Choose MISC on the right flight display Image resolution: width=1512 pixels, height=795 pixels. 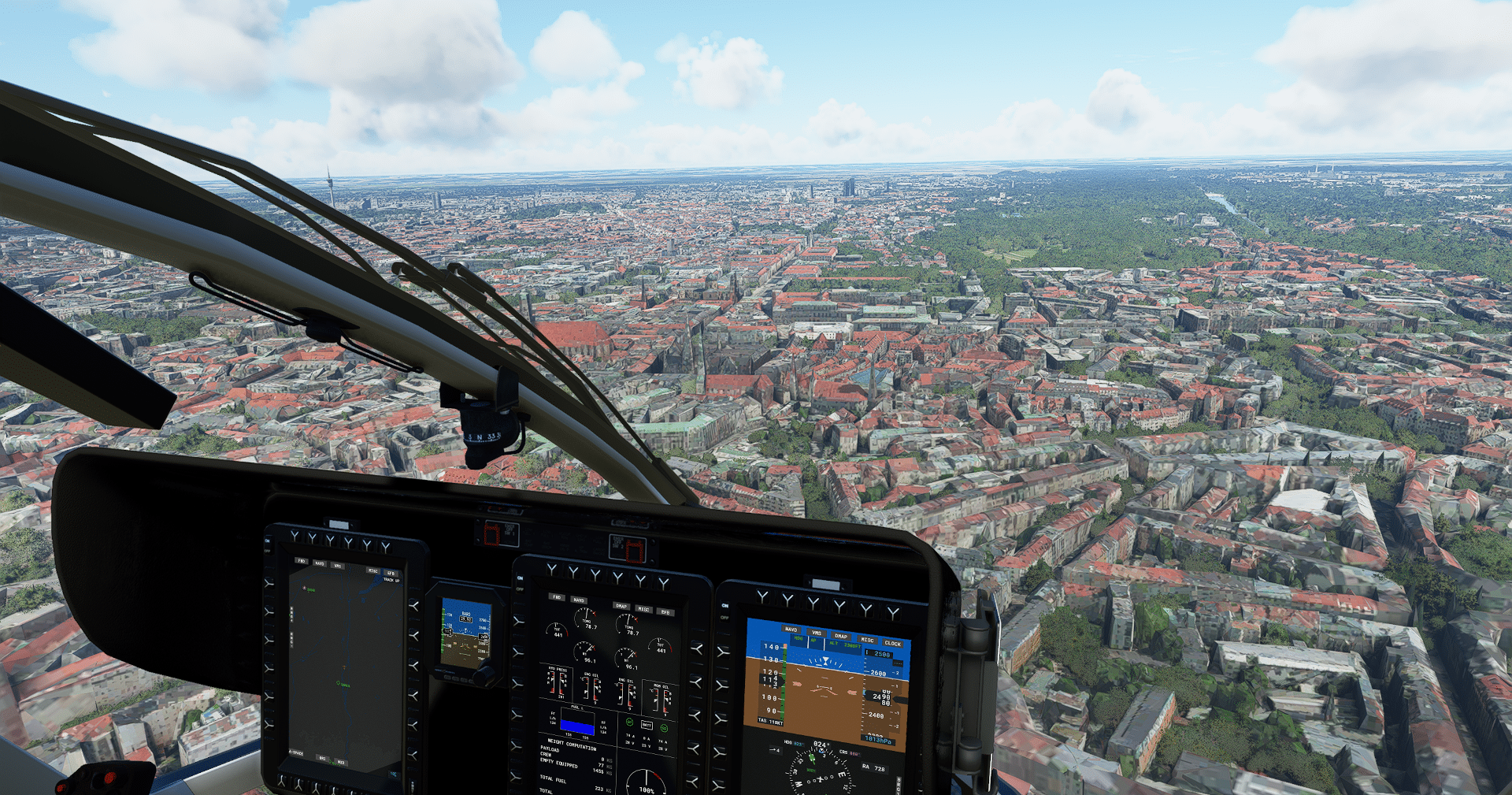[867, 640]
